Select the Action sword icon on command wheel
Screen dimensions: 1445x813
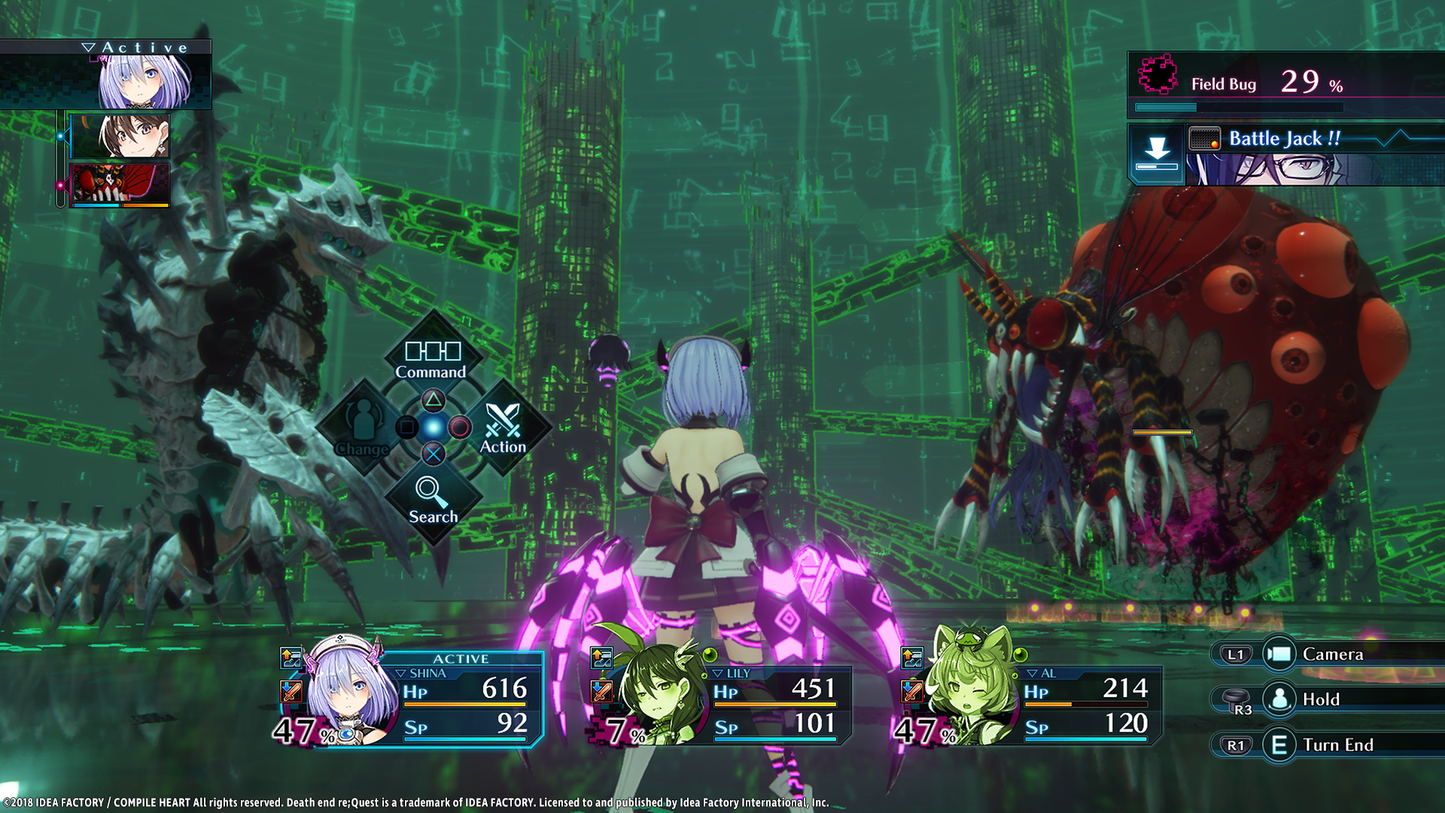503,419
